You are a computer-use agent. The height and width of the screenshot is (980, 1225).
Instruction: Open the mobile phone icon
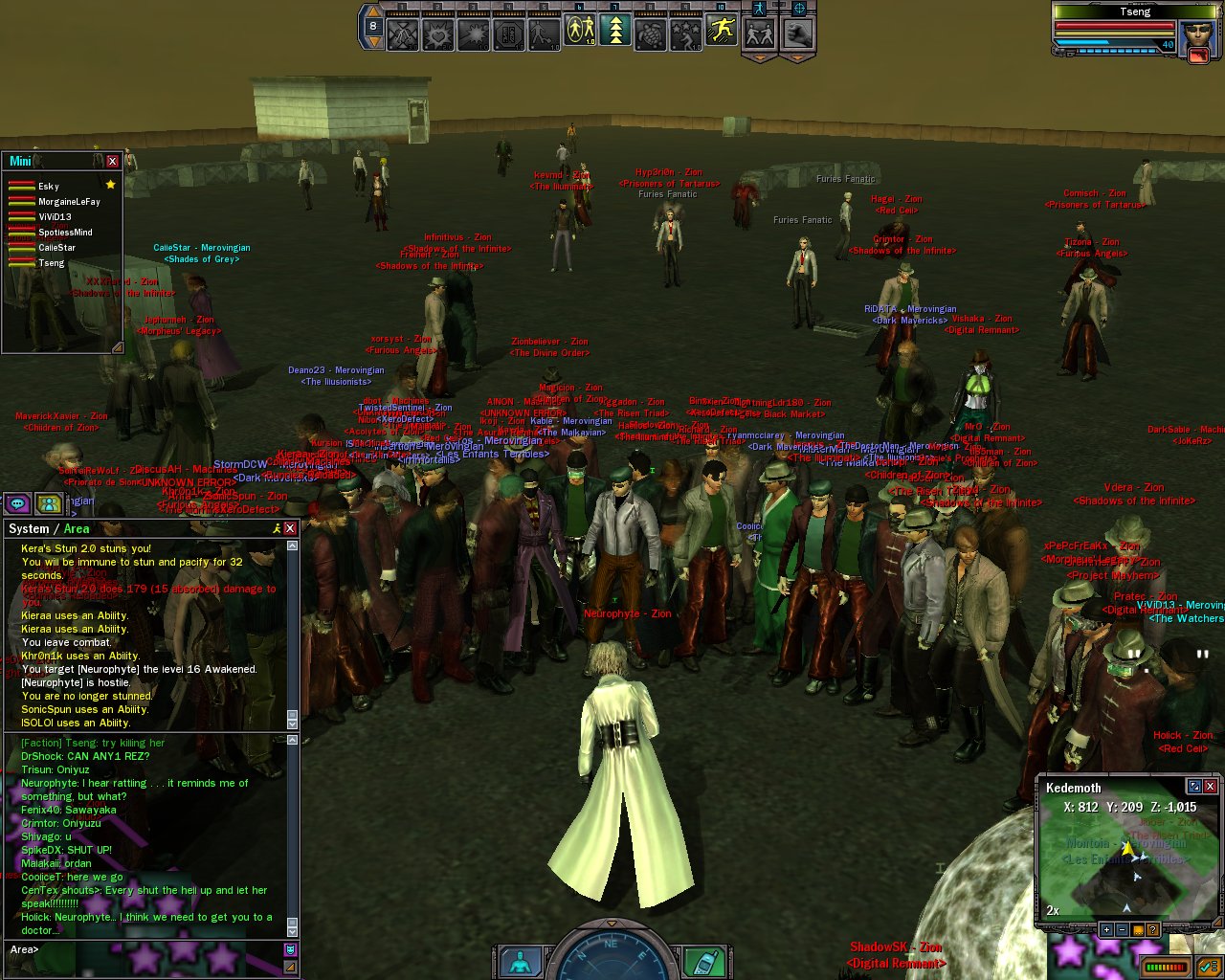pyautogui.click(x=707, y=961)
